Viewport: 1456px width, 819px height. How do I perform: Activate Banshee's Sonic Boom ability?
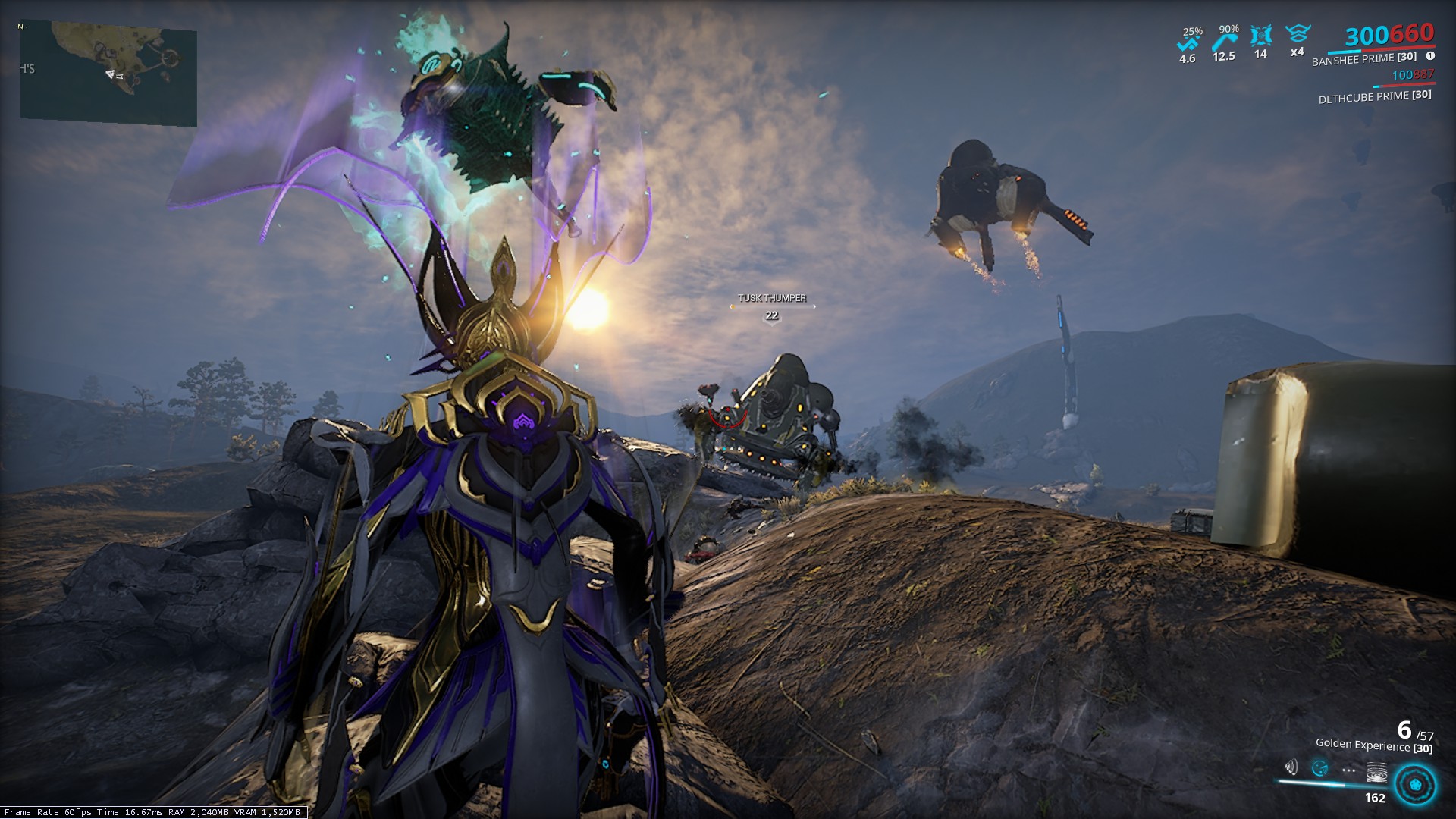pos(1291,768)
